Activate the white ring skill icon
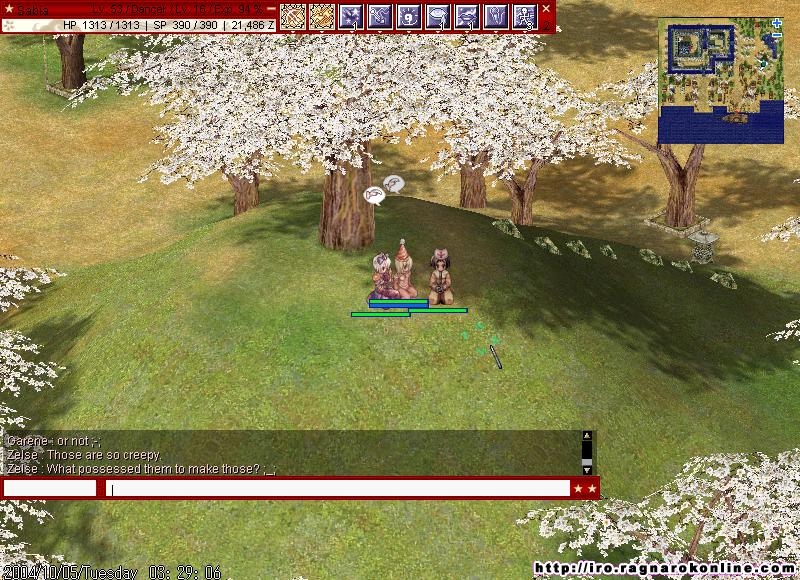The width and height of the screenshot is (800, 580). coord(439,17)
